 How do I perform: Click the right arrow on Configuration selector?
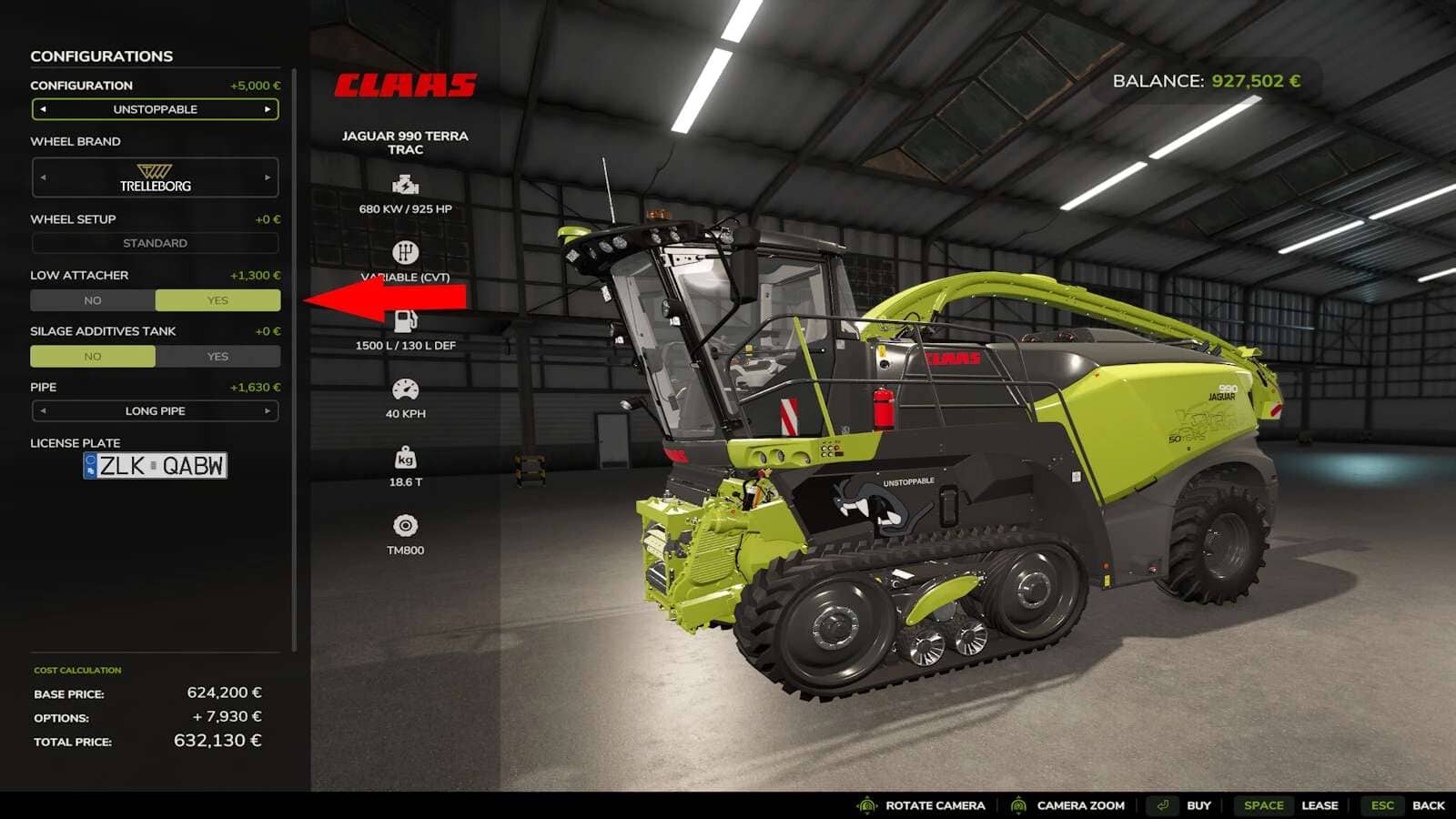point(267,109)
